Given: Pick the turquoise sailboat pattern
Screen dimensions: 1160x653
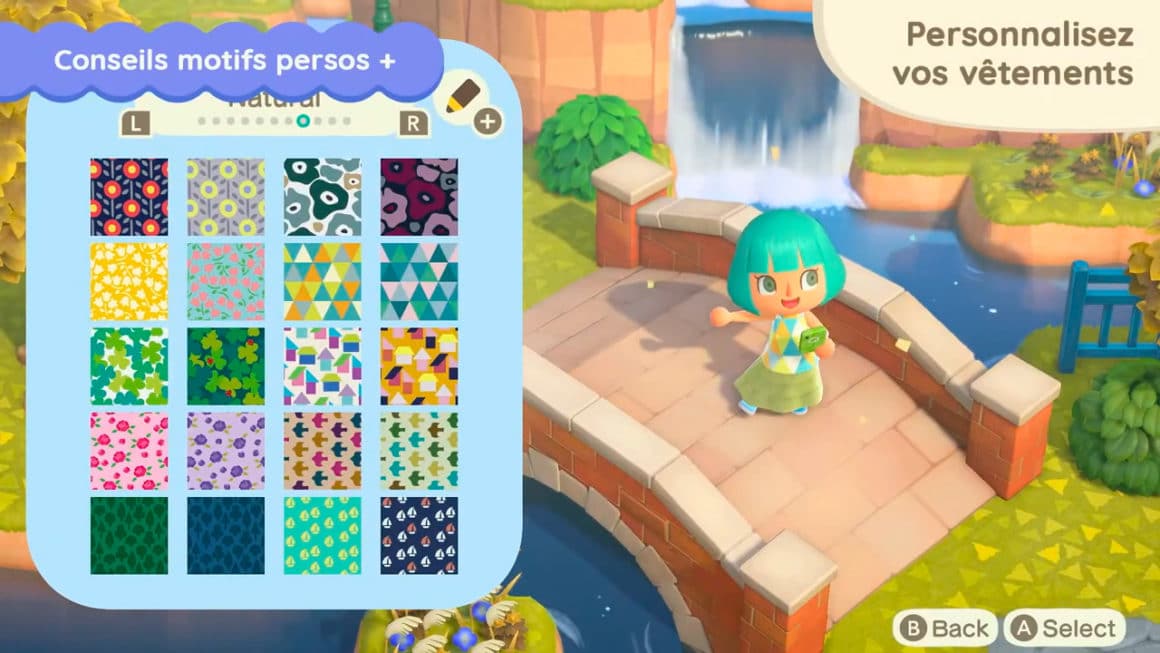Looking at the screenshot, I should (x=322, y=536).
